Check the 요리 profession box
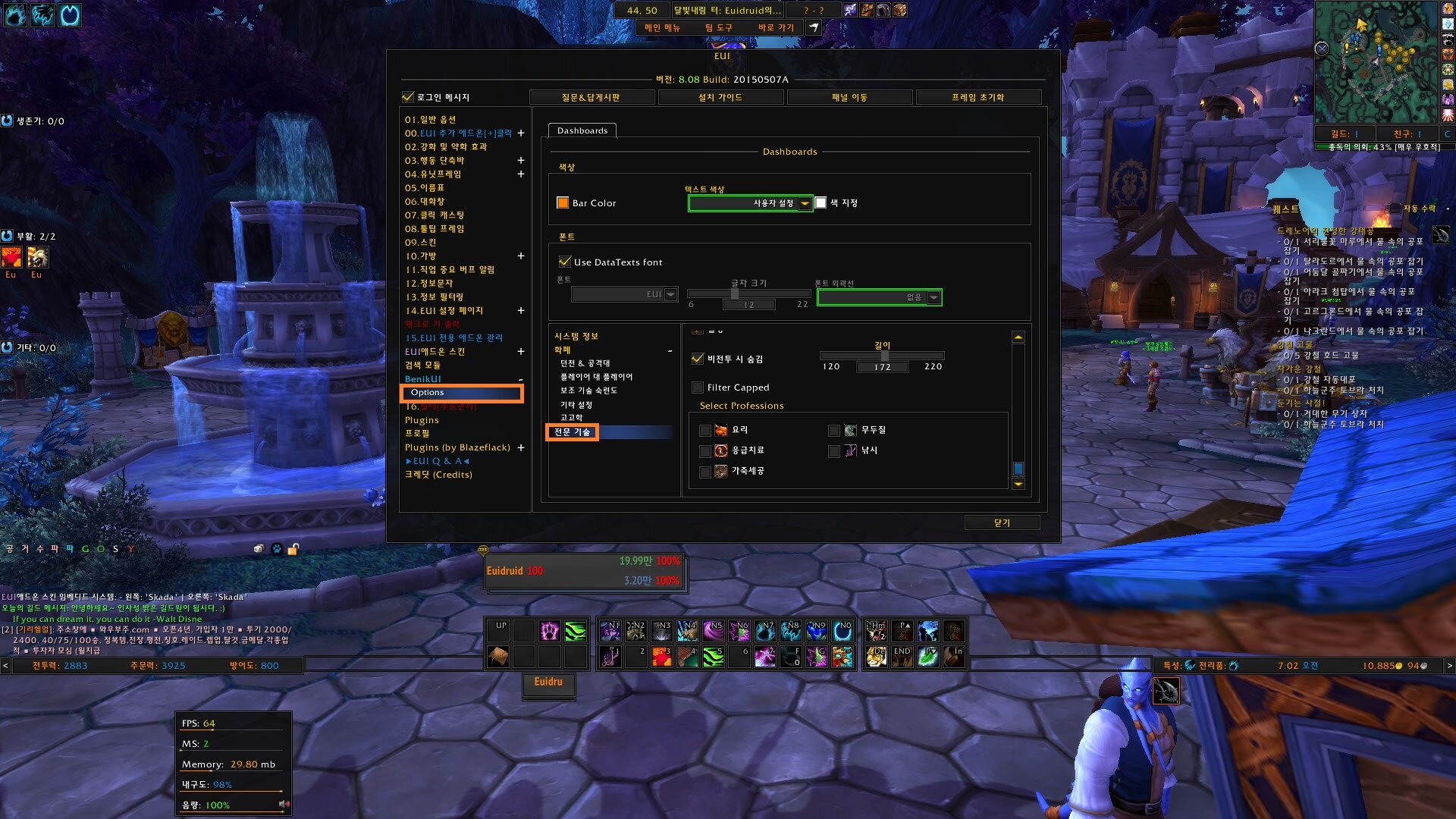The width and height of the screenshot is (1456, 819). click(x=705, y=431)
